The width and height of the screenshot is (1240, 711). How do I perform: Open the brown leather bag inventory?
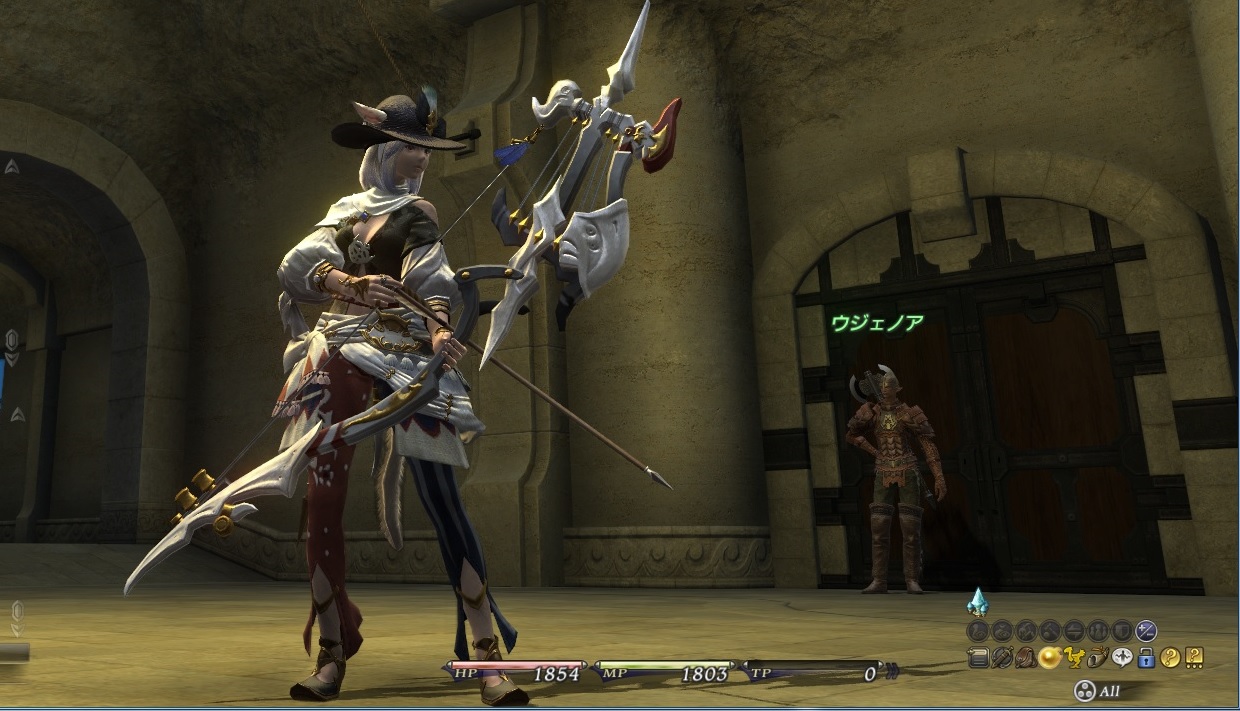1026,657
